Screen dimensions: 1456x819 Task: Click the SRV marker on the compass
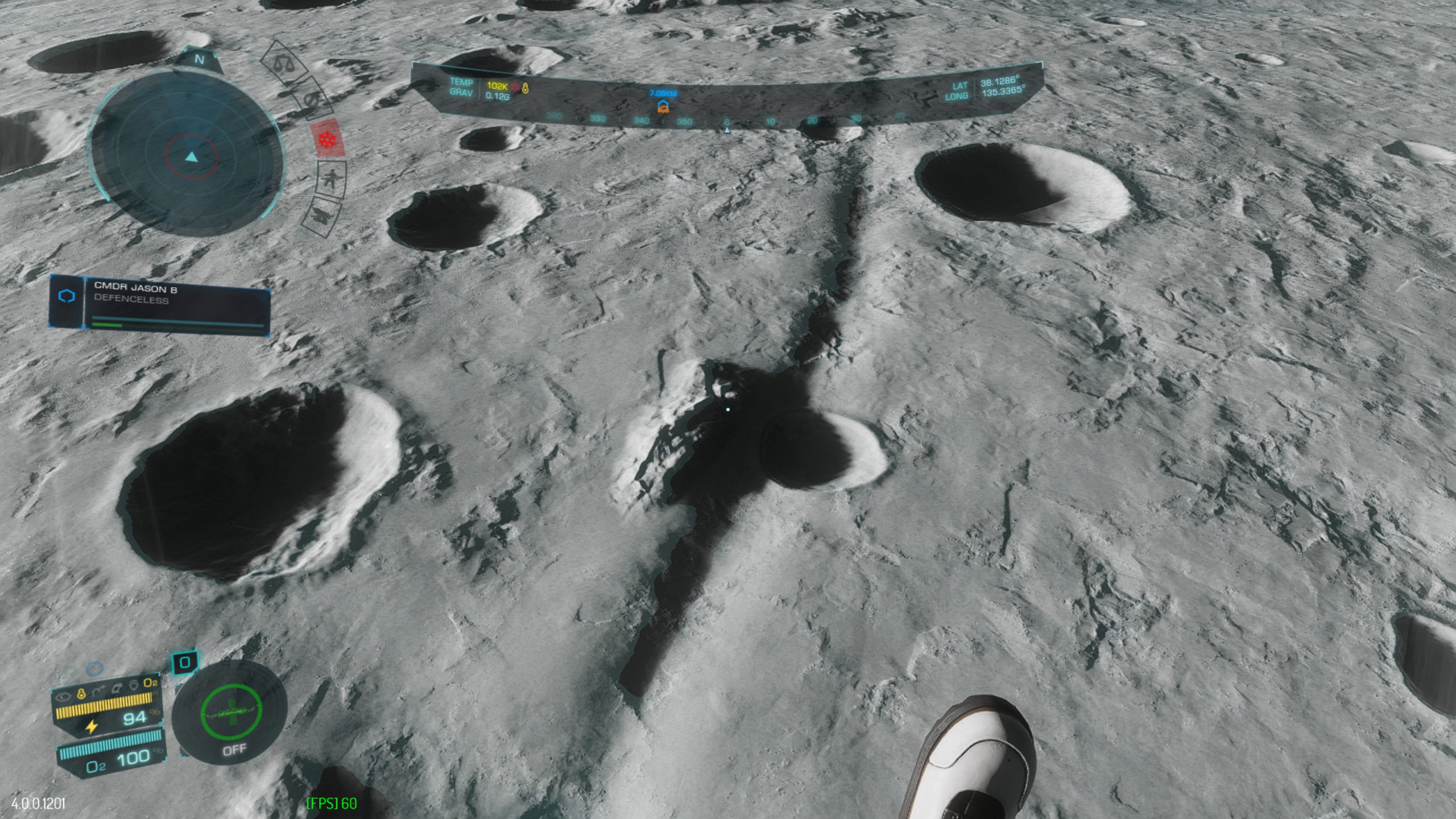click(x=663, y=106)
